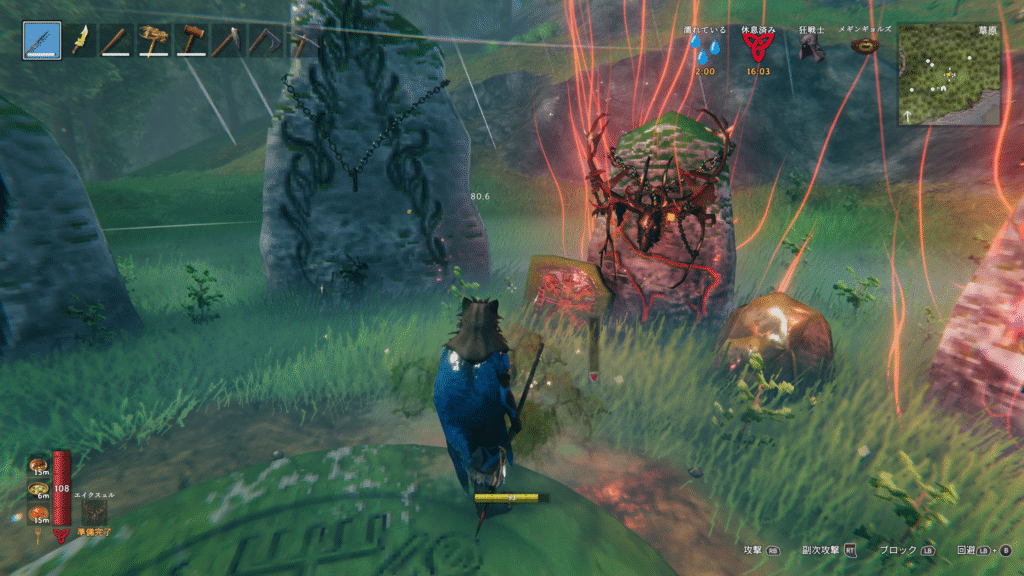The height and width of the screenshot is (576, 1024).
Task: Pick the wooden building hammer slot
Action: [x=190, y=41]
